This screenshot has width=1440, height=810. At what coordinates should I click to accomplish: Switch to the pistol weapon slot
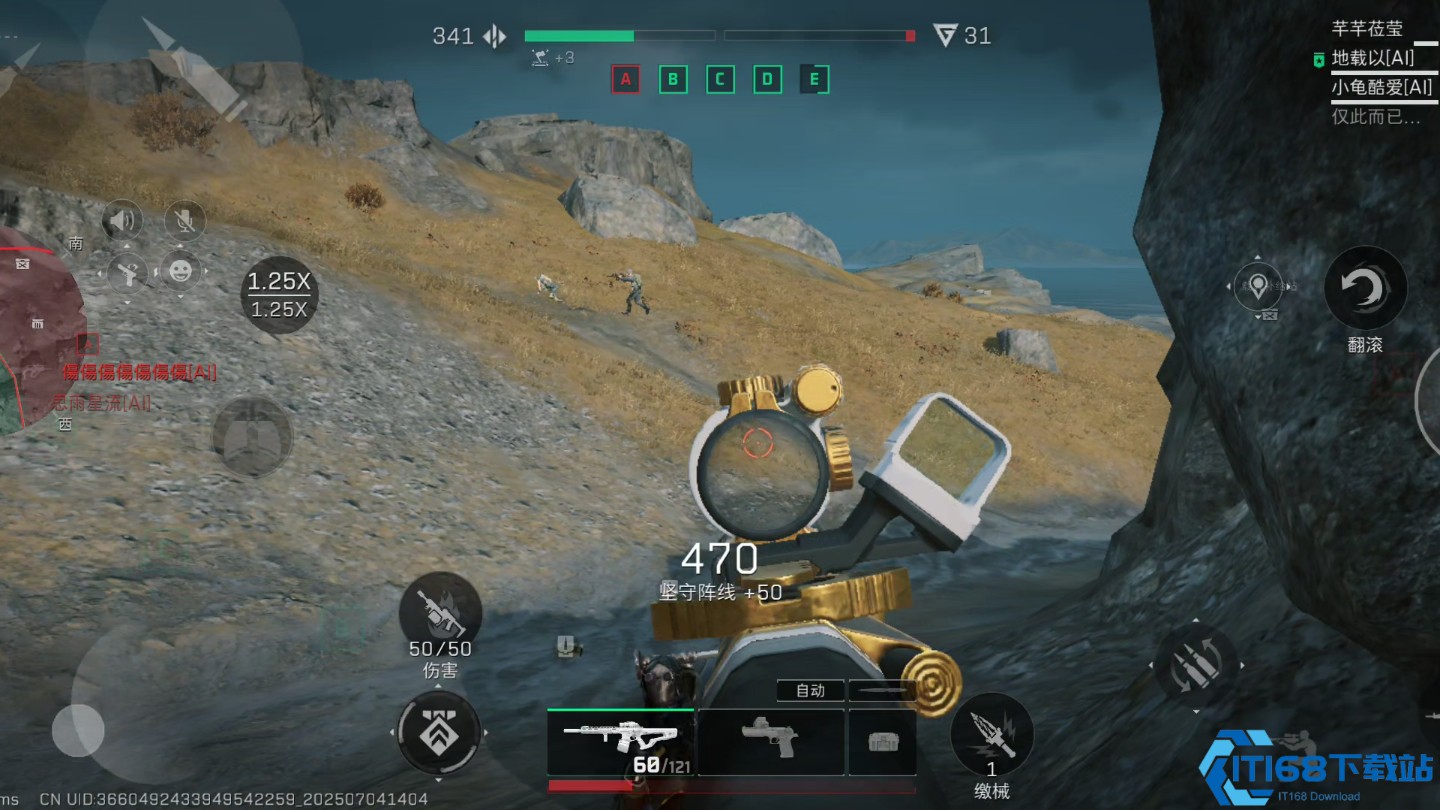pos(771,741)
